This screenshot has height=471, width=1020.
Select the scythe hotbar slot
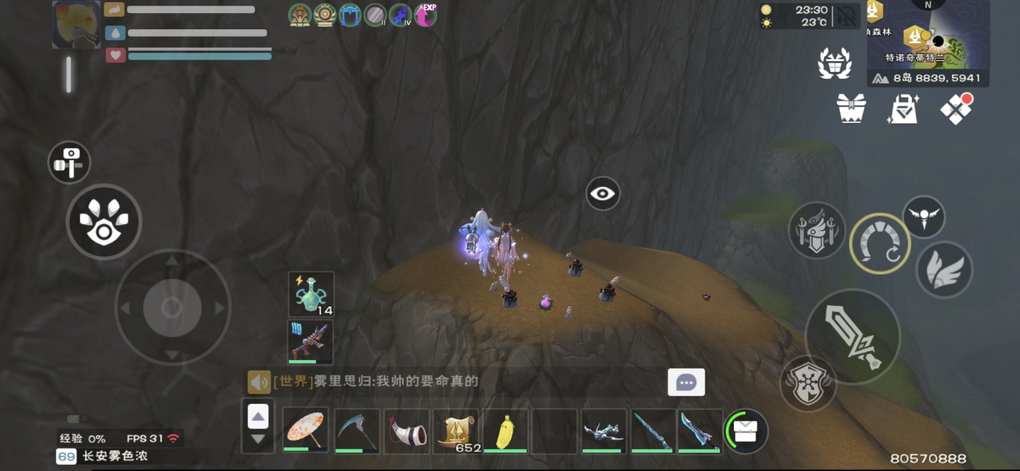tap(356, 430)
